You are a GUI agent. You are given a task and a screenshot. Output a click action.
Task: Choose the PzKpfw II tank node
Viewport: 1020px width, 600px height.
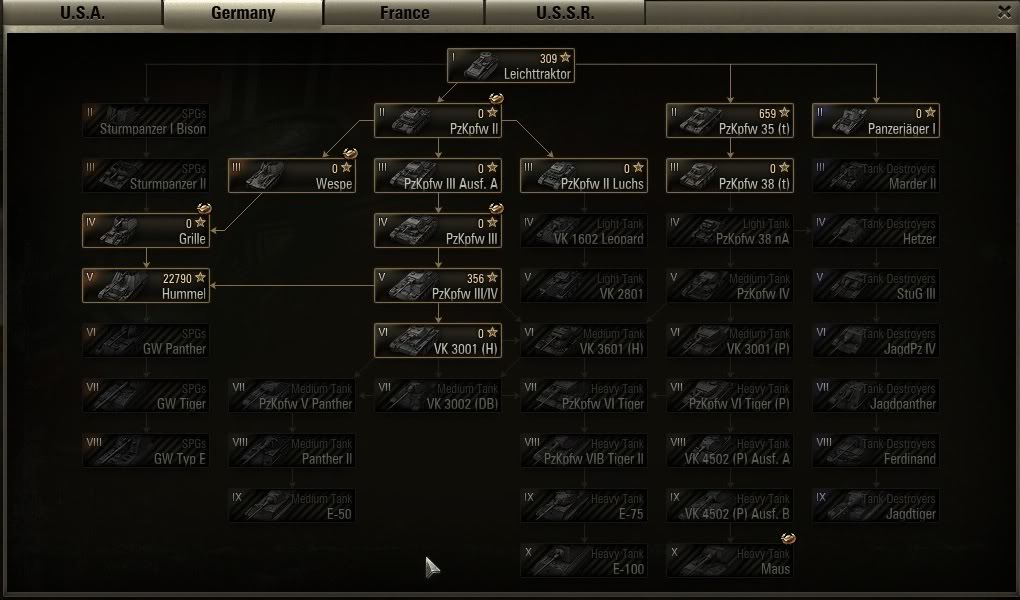point(437,121)
